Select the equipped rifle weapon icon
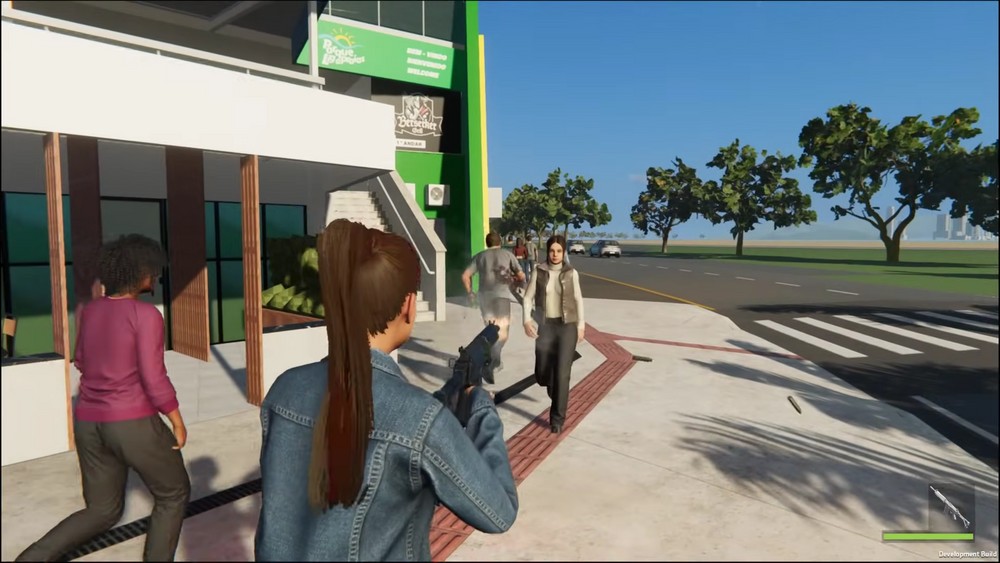Viewport: 1000px width, 563px height. click(949, 507)
